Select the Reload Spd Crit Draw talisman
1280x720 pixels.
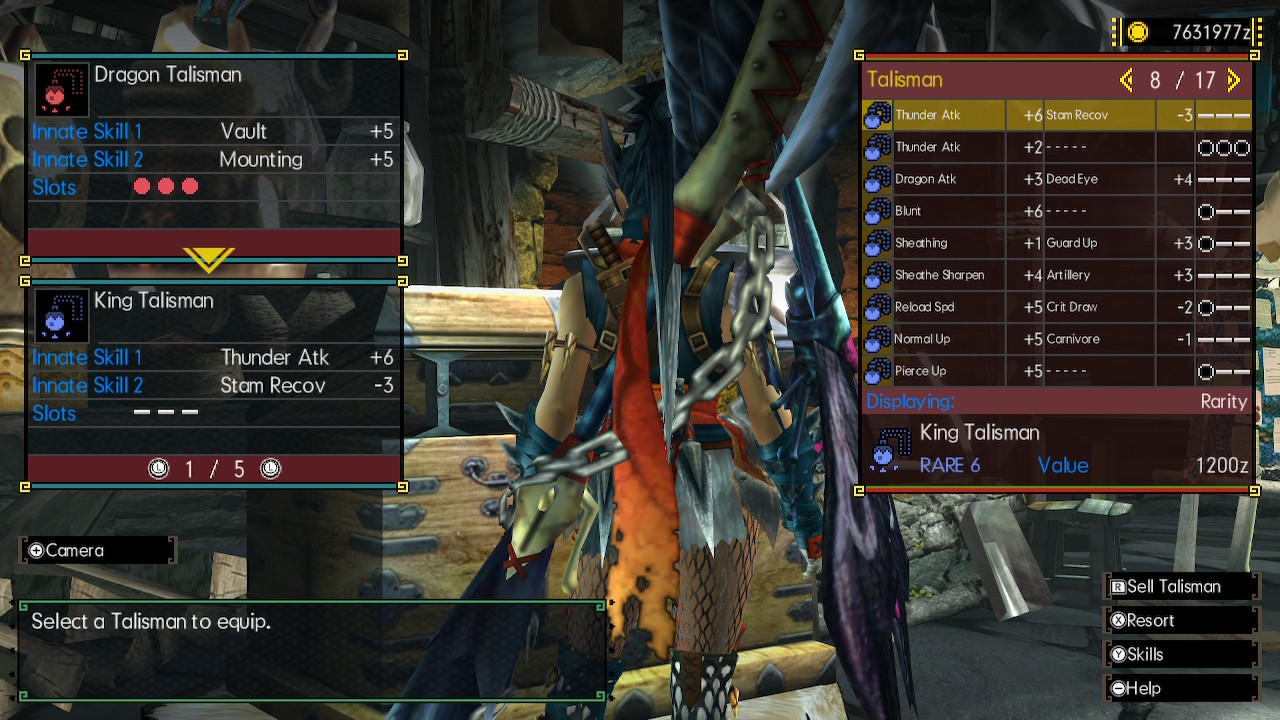click(x=1056, y=307)
